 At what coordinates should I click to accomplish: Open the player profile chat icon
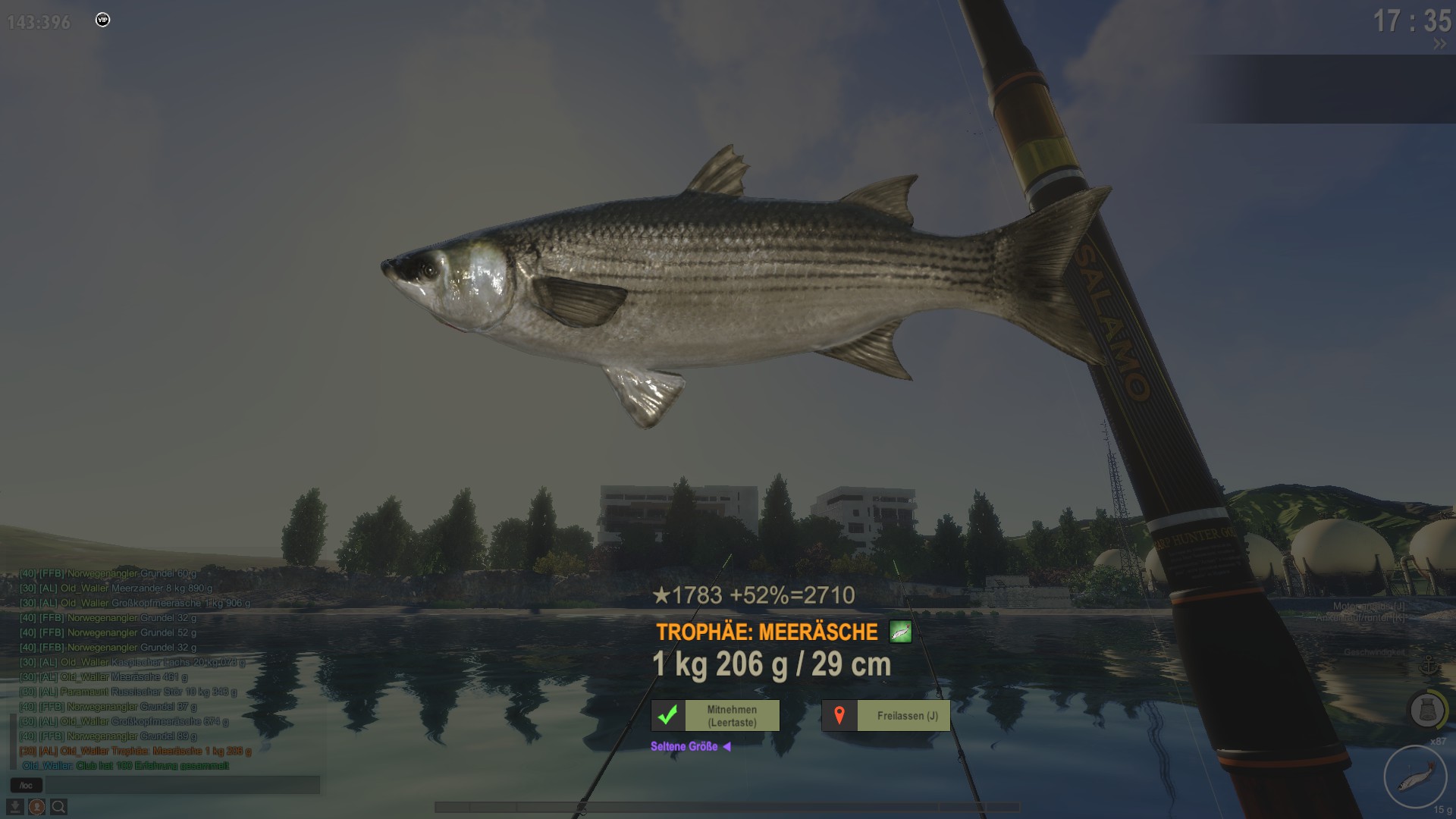(x=36, y=807)
